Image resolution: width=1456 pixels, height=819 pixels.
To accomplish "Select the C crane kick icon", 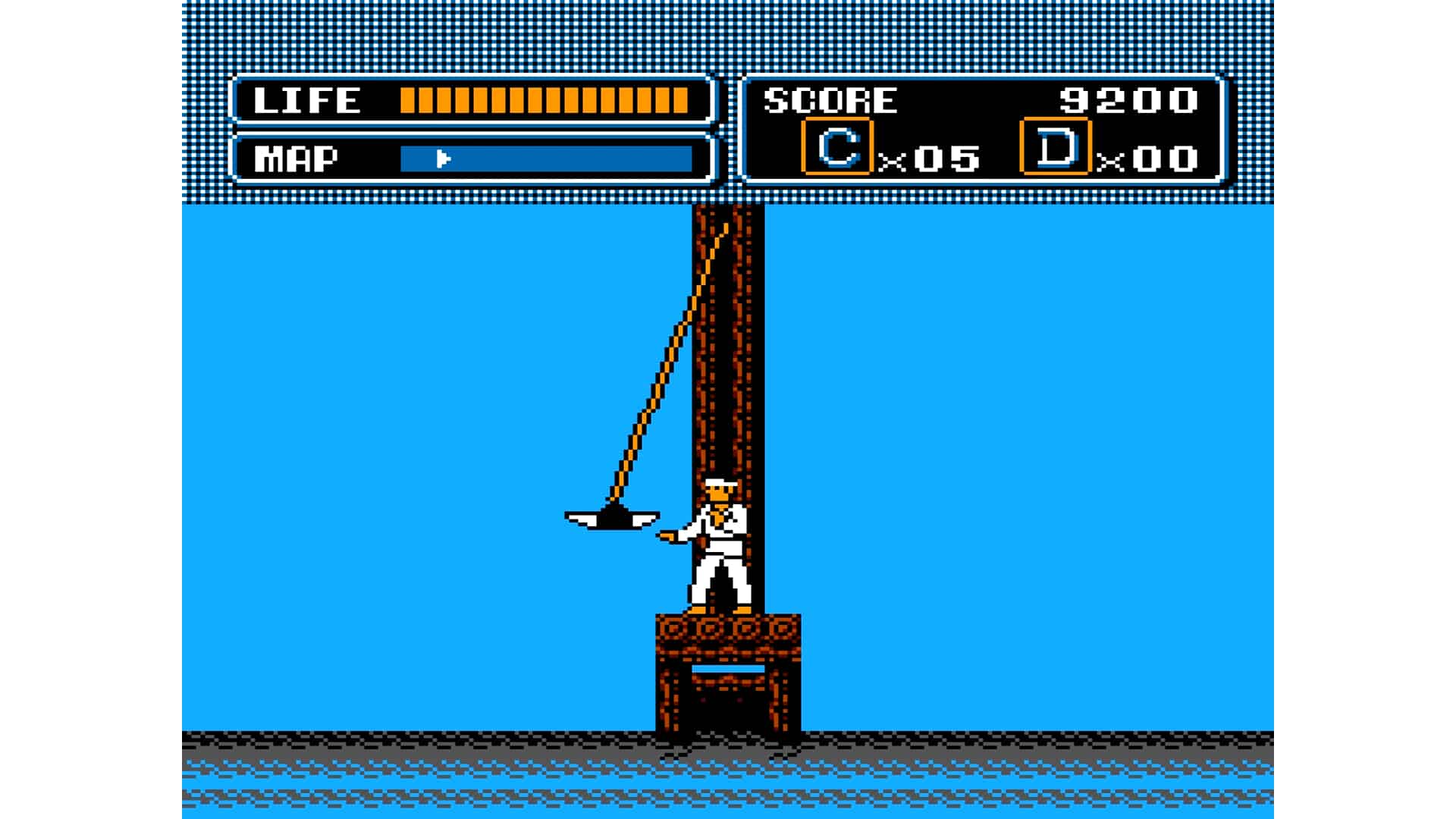I will coord(837,147).
